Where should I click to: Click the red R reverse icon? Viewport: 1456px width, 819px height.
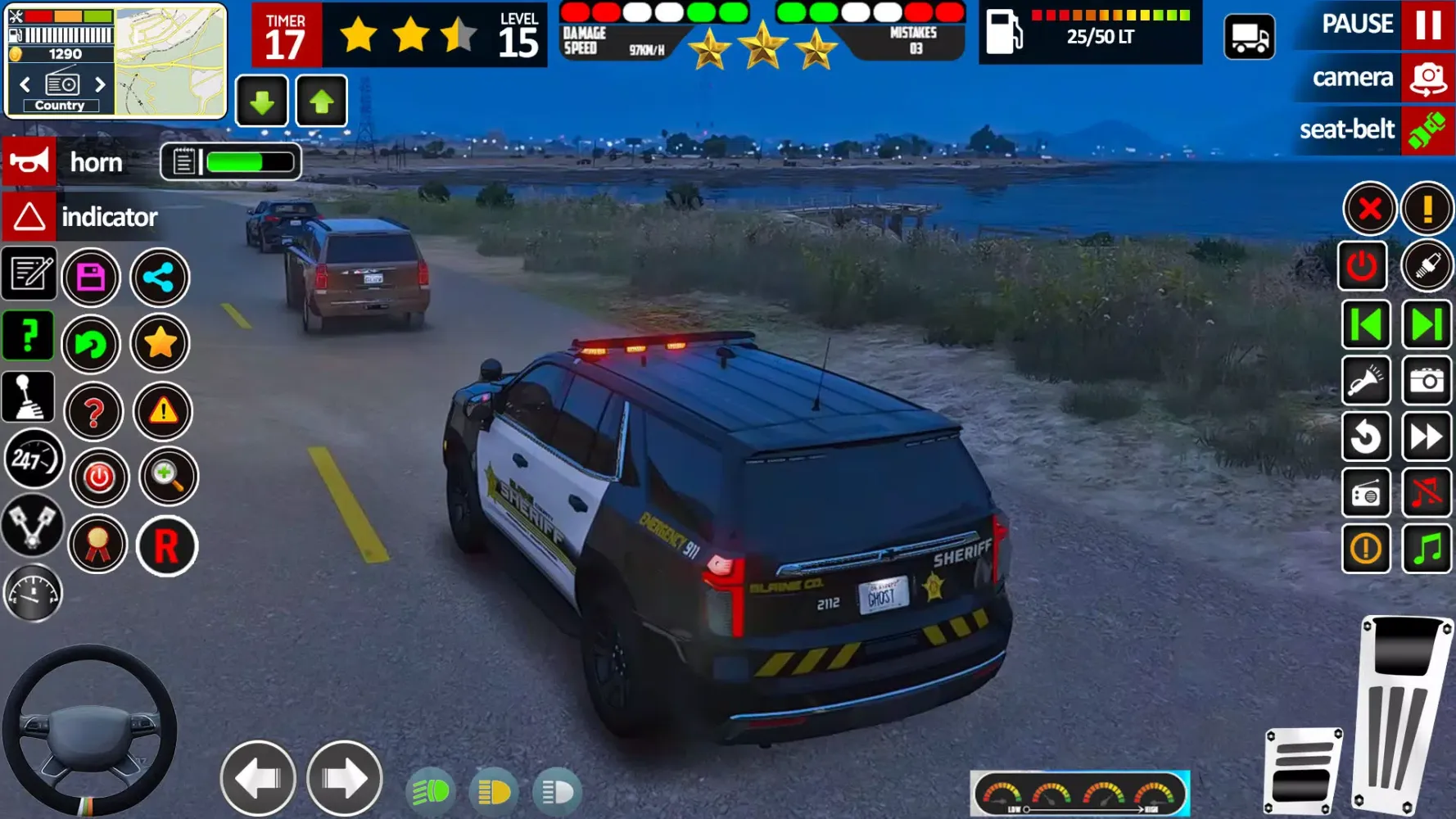166,546
